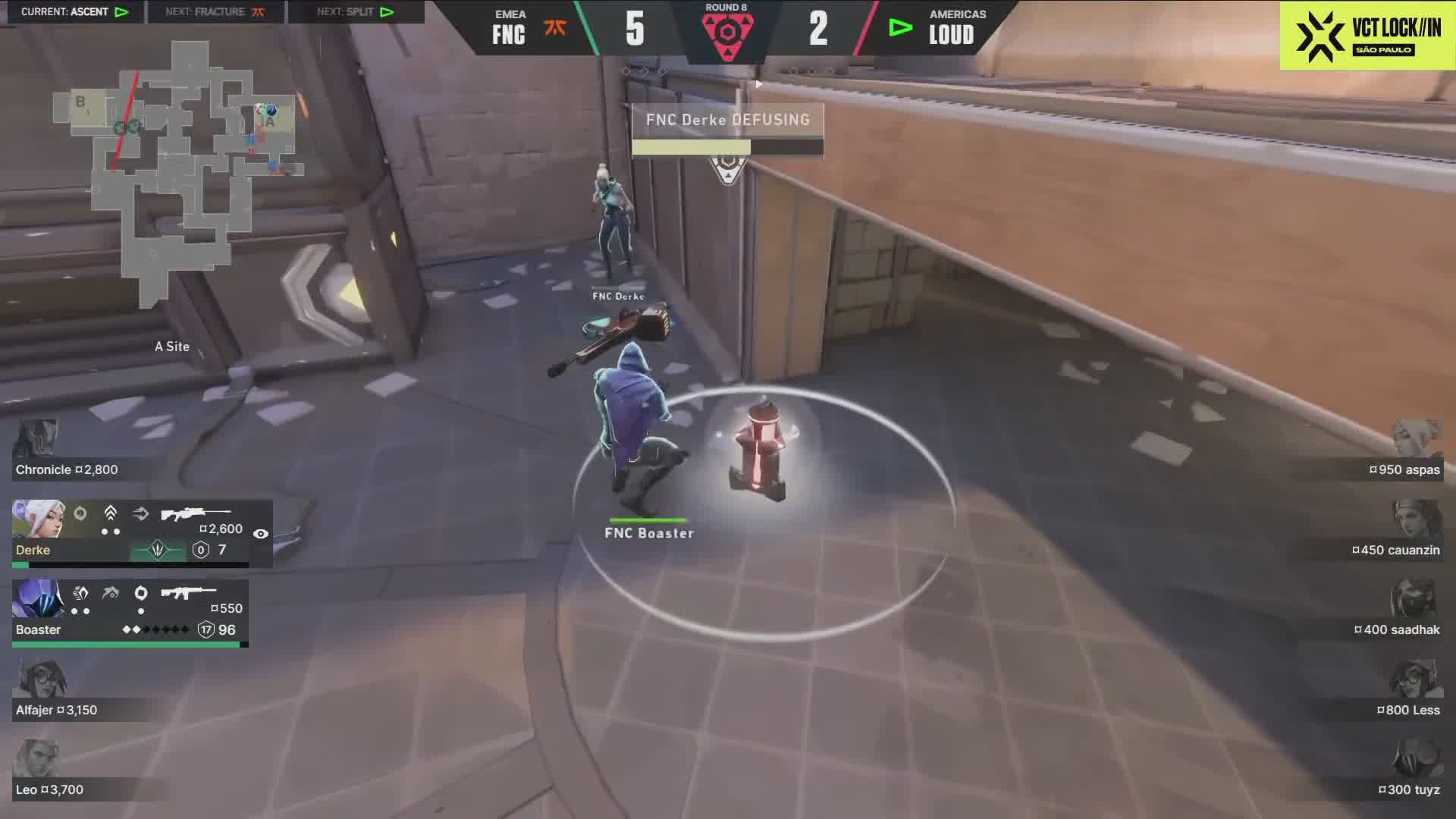Select Boaster's player card

[130, 613]
